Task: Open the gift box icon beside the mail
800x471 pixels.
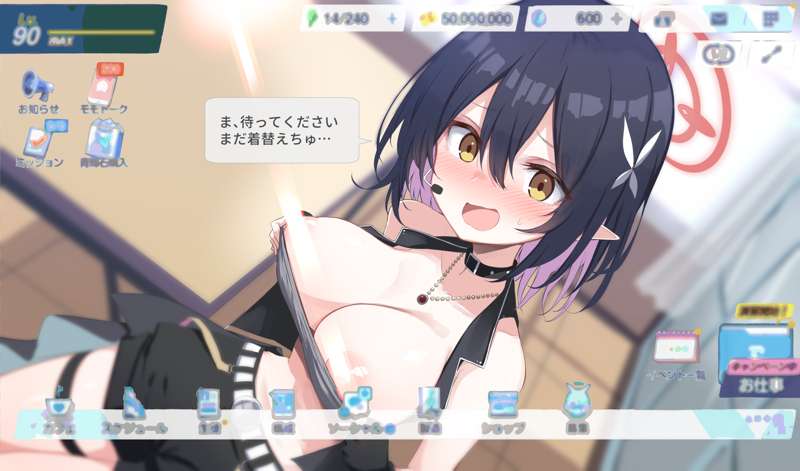Action: tap(663, 19)
